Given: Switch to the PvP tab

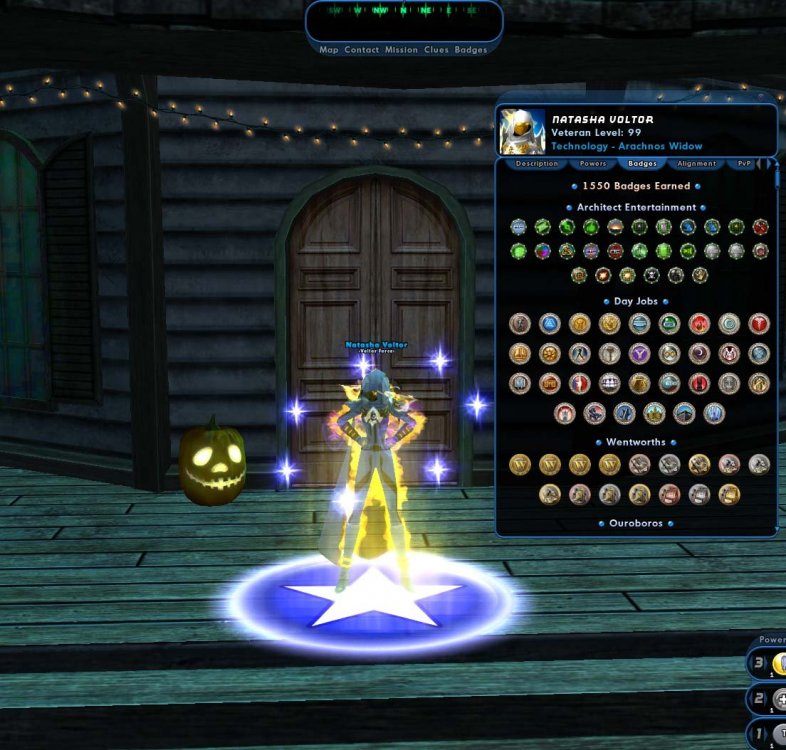Looking at the screenshot, I should click(x=744, y=164).
